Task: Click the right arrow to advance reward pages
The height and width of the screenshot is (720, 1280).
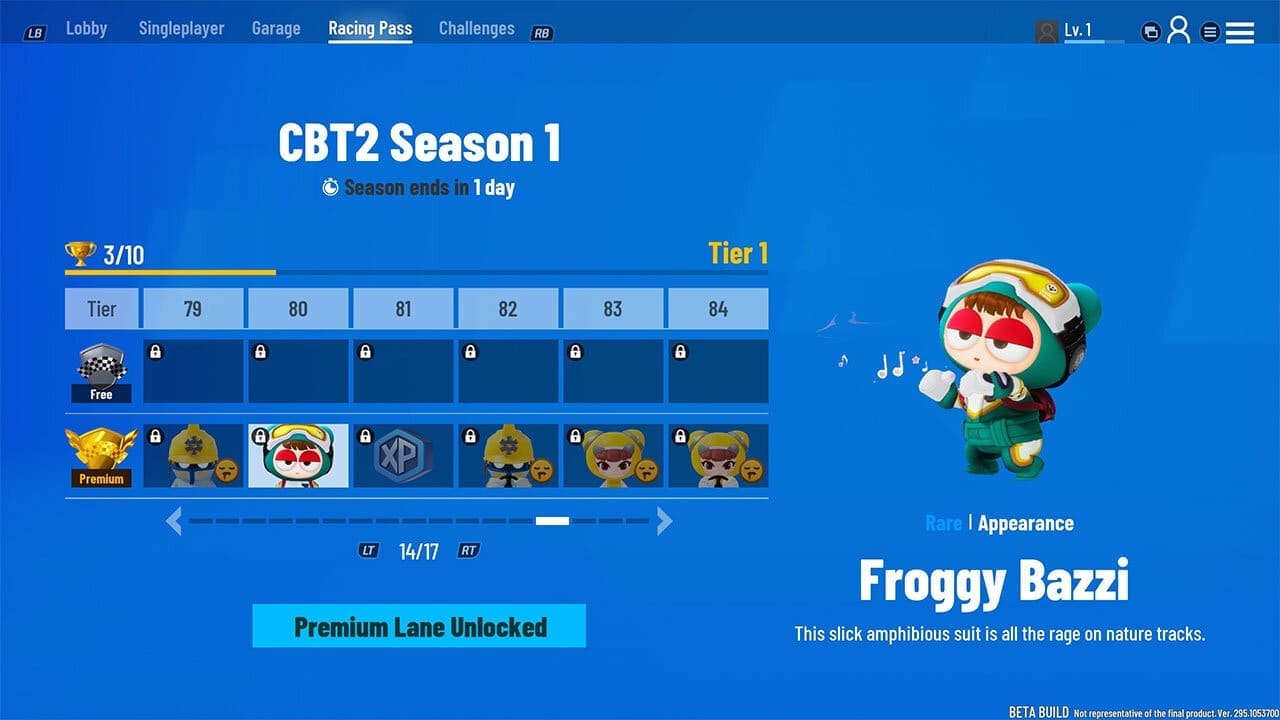Action: point(665,521)
